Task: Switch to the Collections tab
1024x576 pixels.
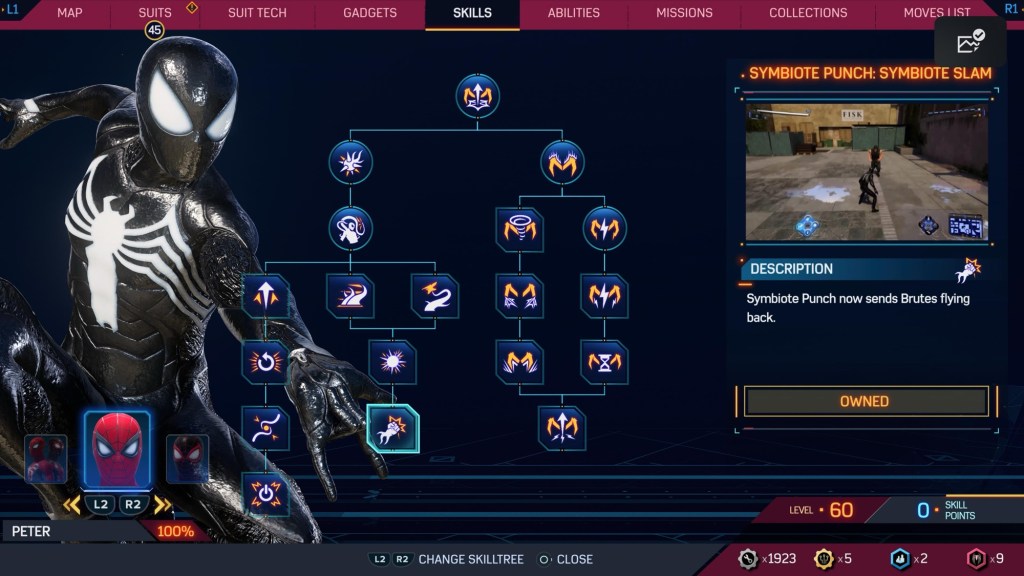Action: click(x=808, y=13)
